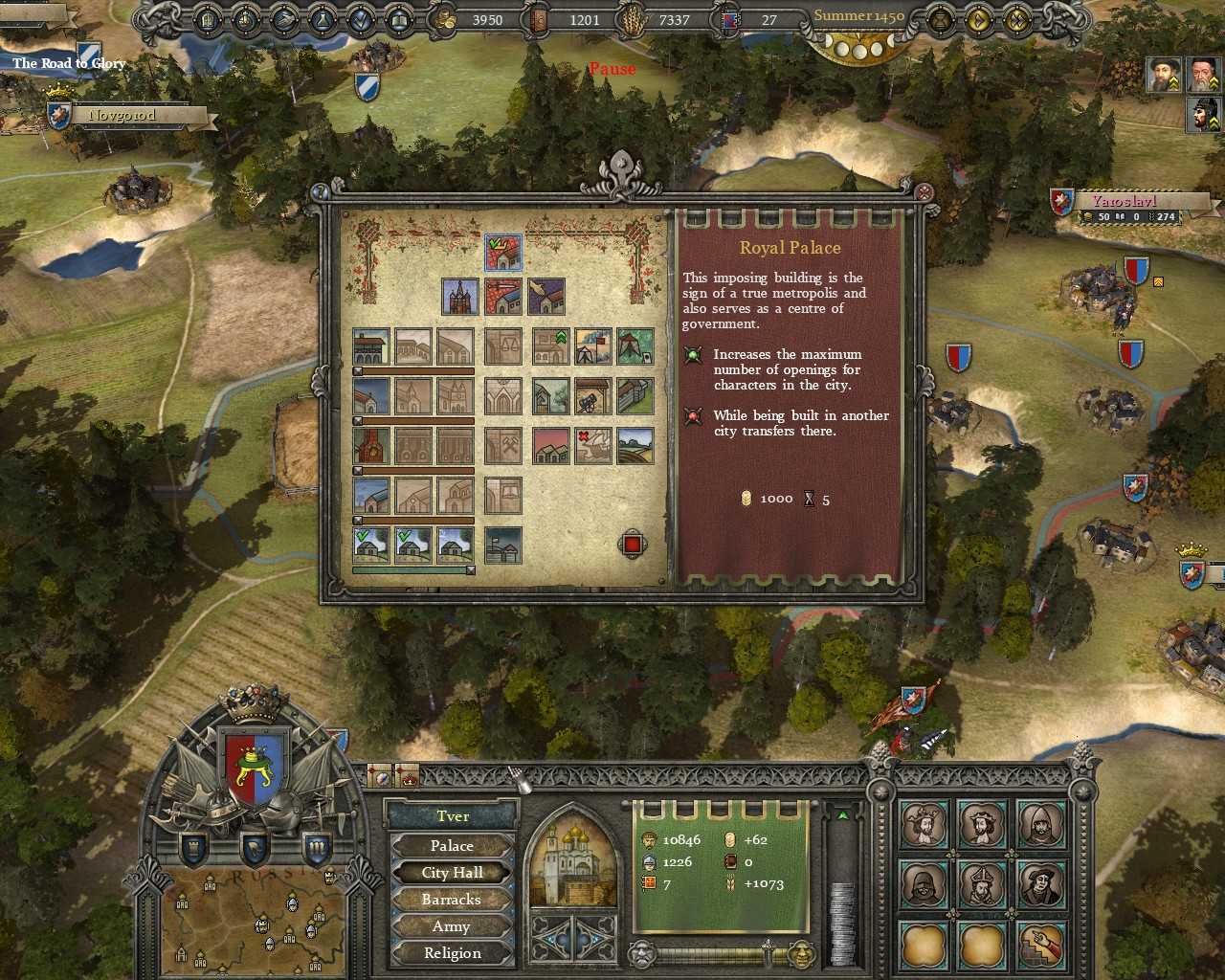Click the wheat resource icon in the top bar
Image resolution: width=1225 pixels, height=980 pixels.
tap(631, 20)
